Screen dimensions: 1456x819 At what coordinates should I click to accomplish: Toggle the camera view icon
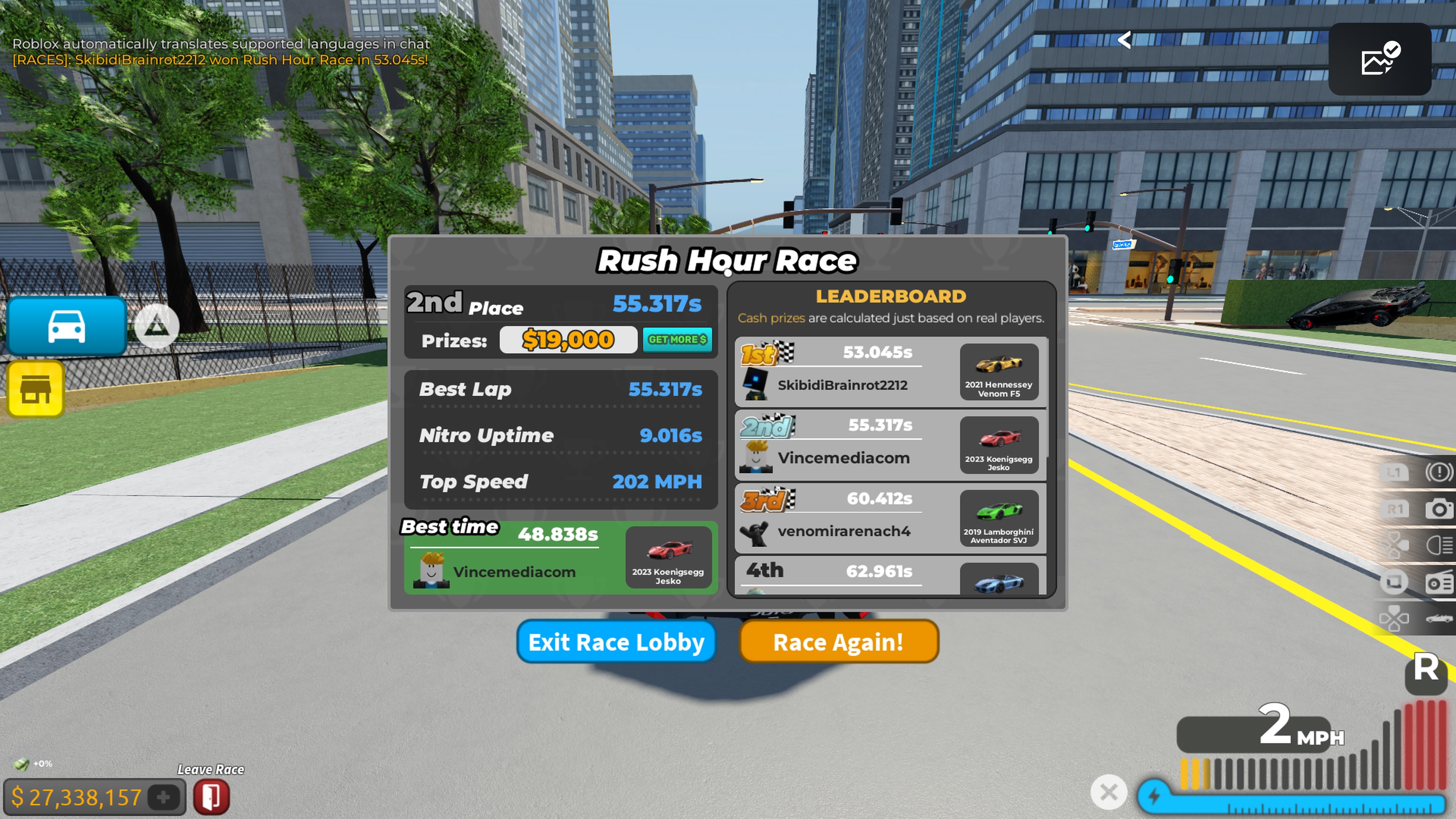(1439, 509)
